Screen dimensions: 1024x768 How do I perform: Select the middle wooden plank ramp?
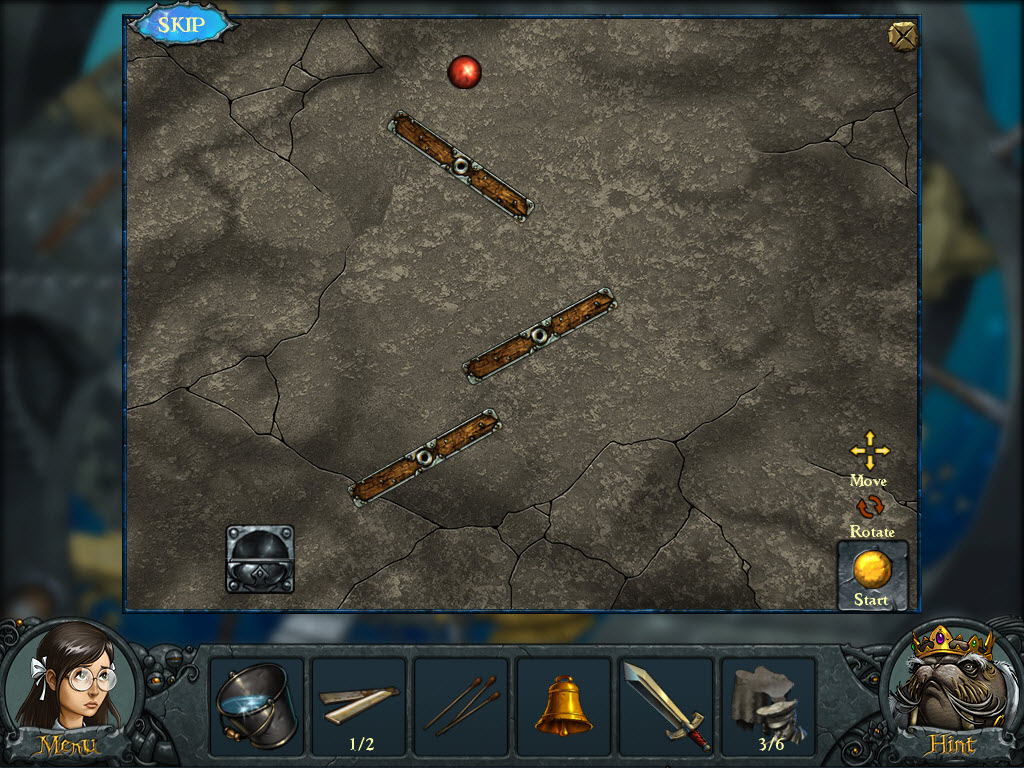(540, 334)
